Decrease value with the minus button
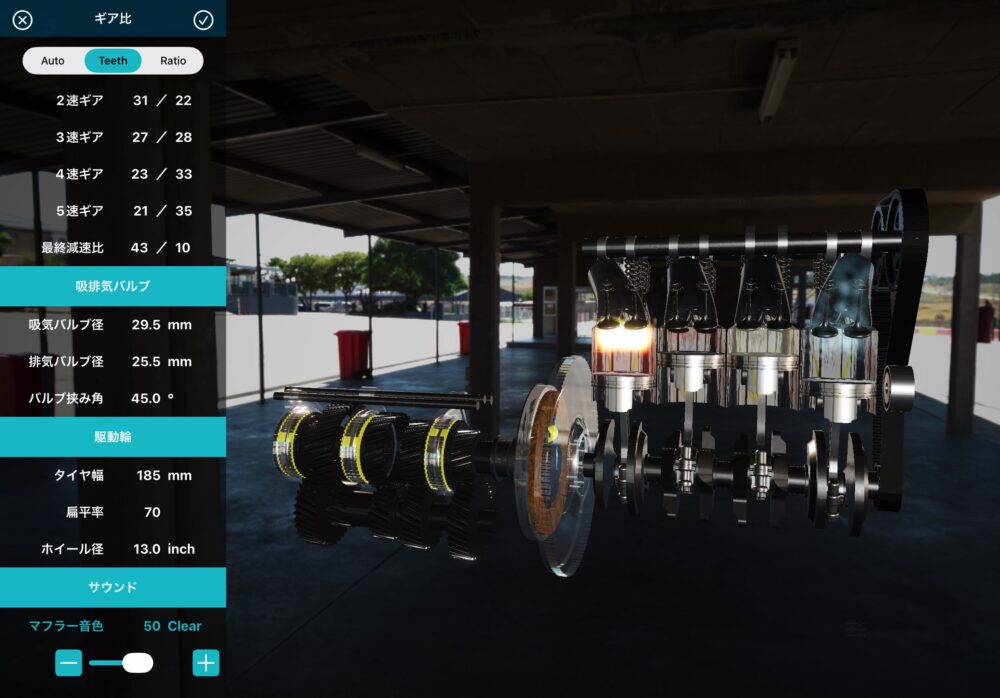The image size is (1000, 698). pyautogui.click(x=69, y=662)
